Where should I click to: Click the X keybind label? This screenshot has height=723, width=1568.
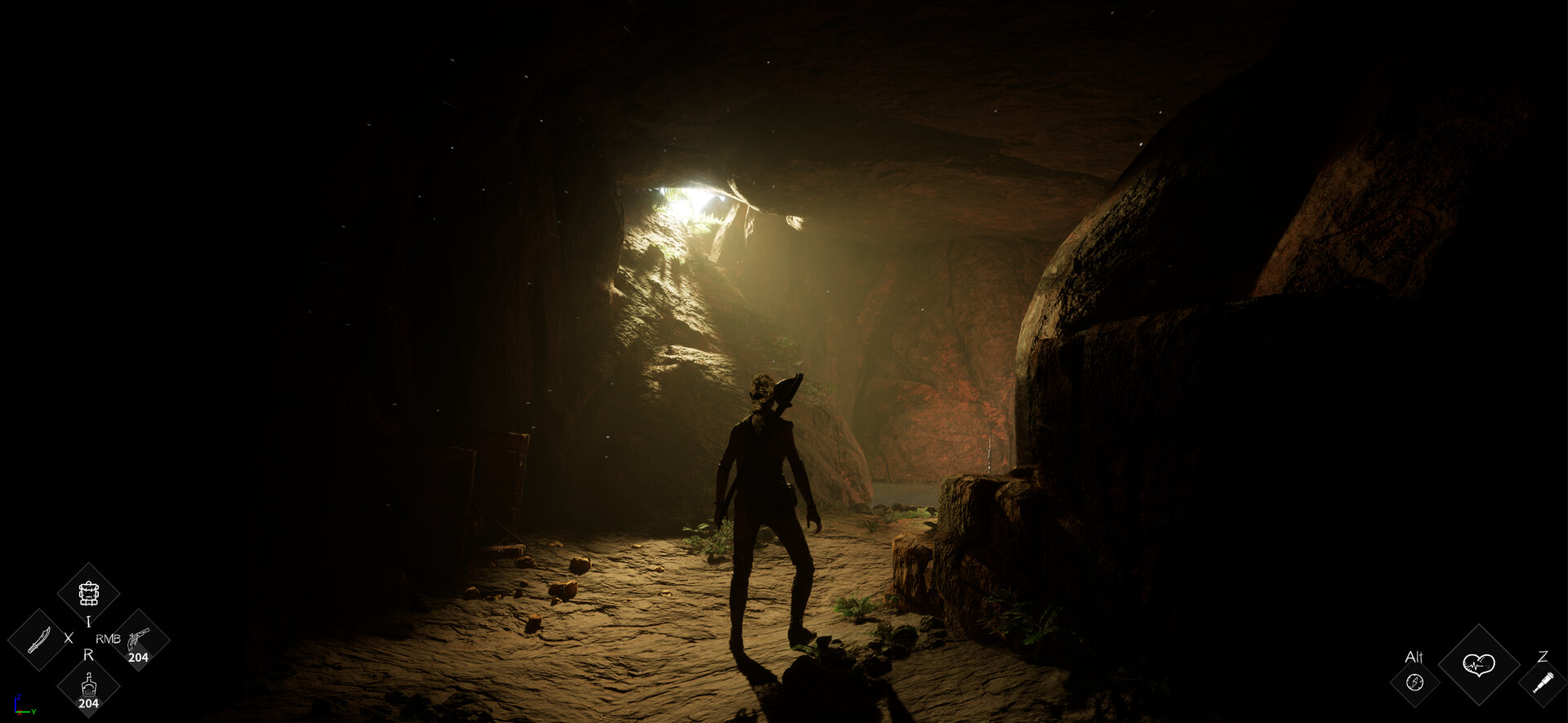(68, 638)
